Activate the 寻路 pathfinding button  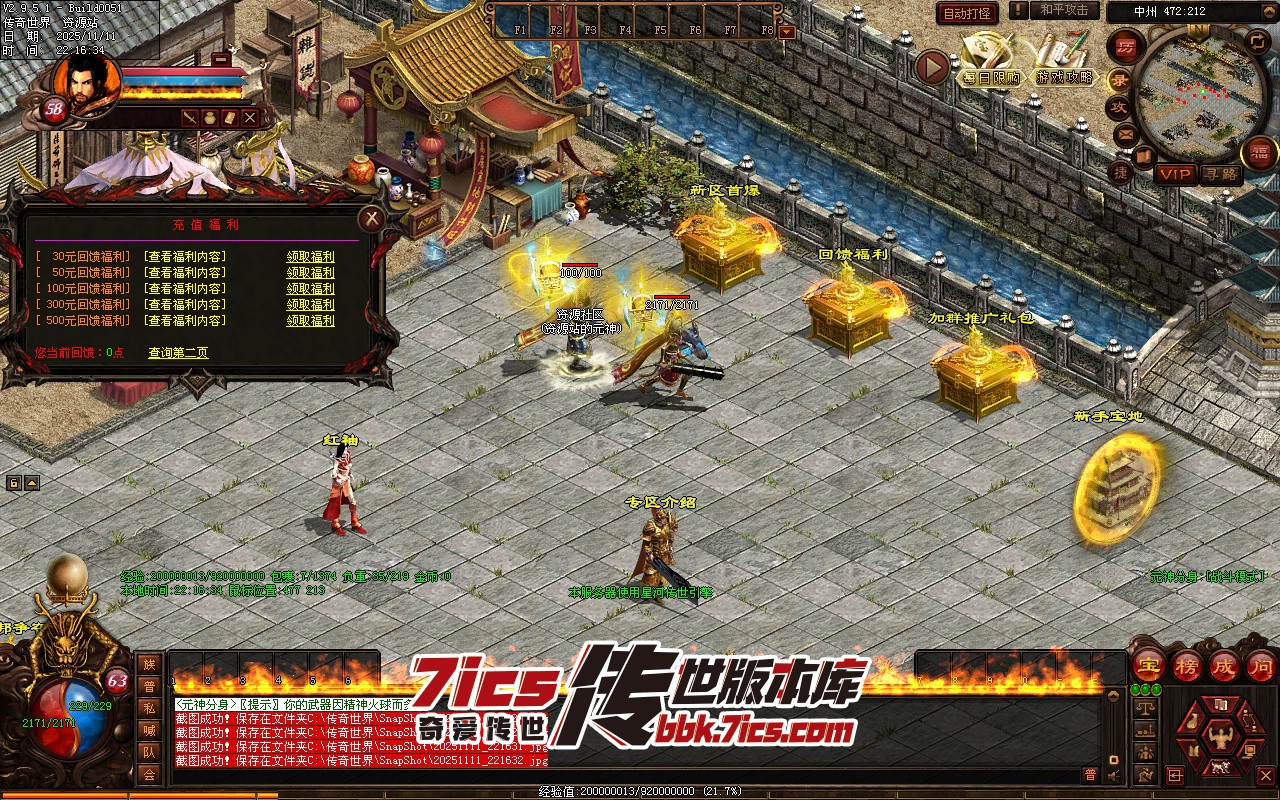click(x=1221, y=174)
